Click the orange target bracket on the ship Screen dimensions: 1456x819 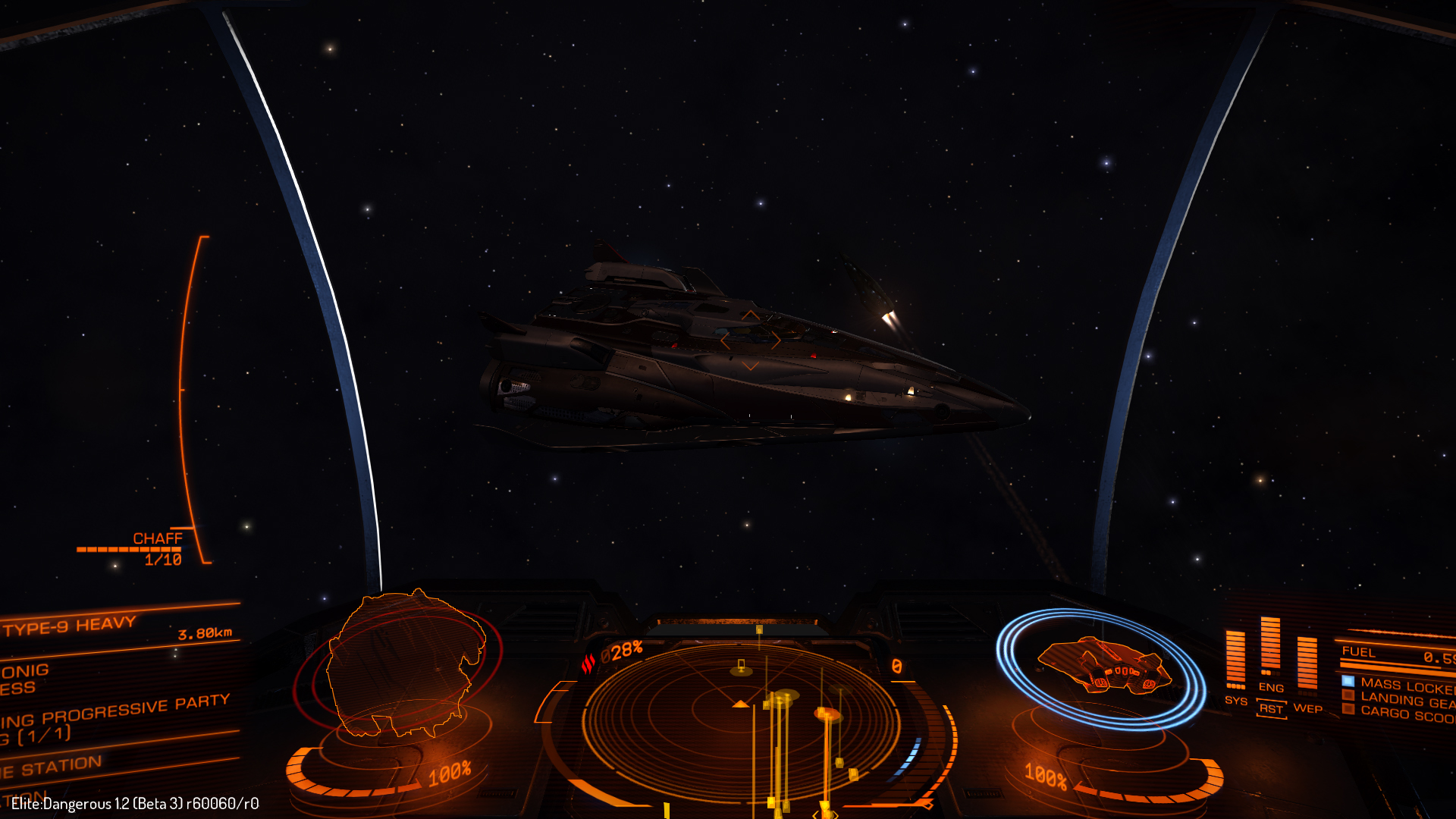750,340
